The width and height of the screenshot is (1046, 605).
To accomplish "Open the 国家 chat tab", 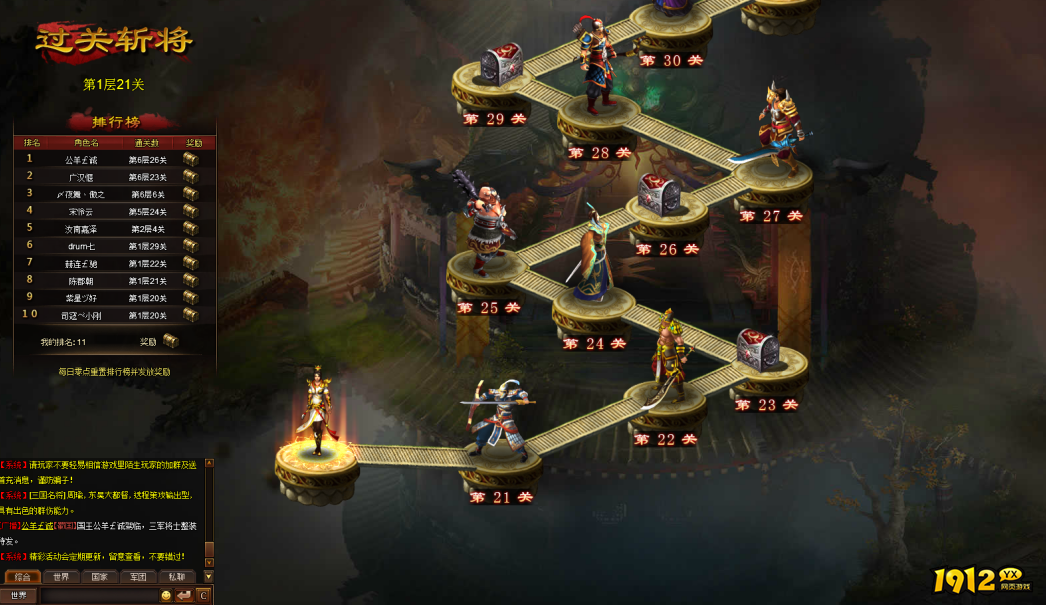I will pyautogui.click(x=99, y=577).
